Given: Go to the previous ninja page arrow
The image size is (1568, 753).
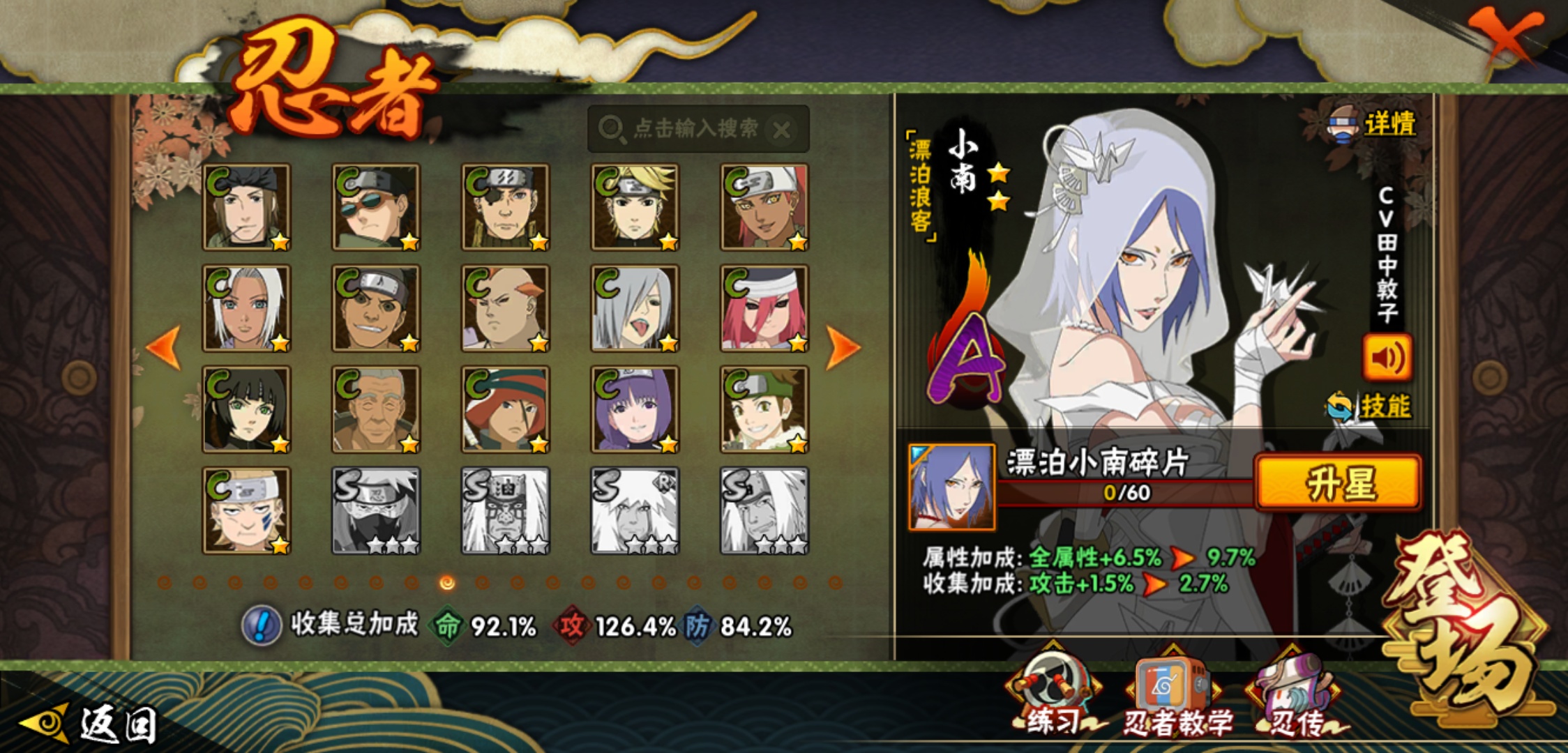Looking at the screenshot, I should click(165, 347).
